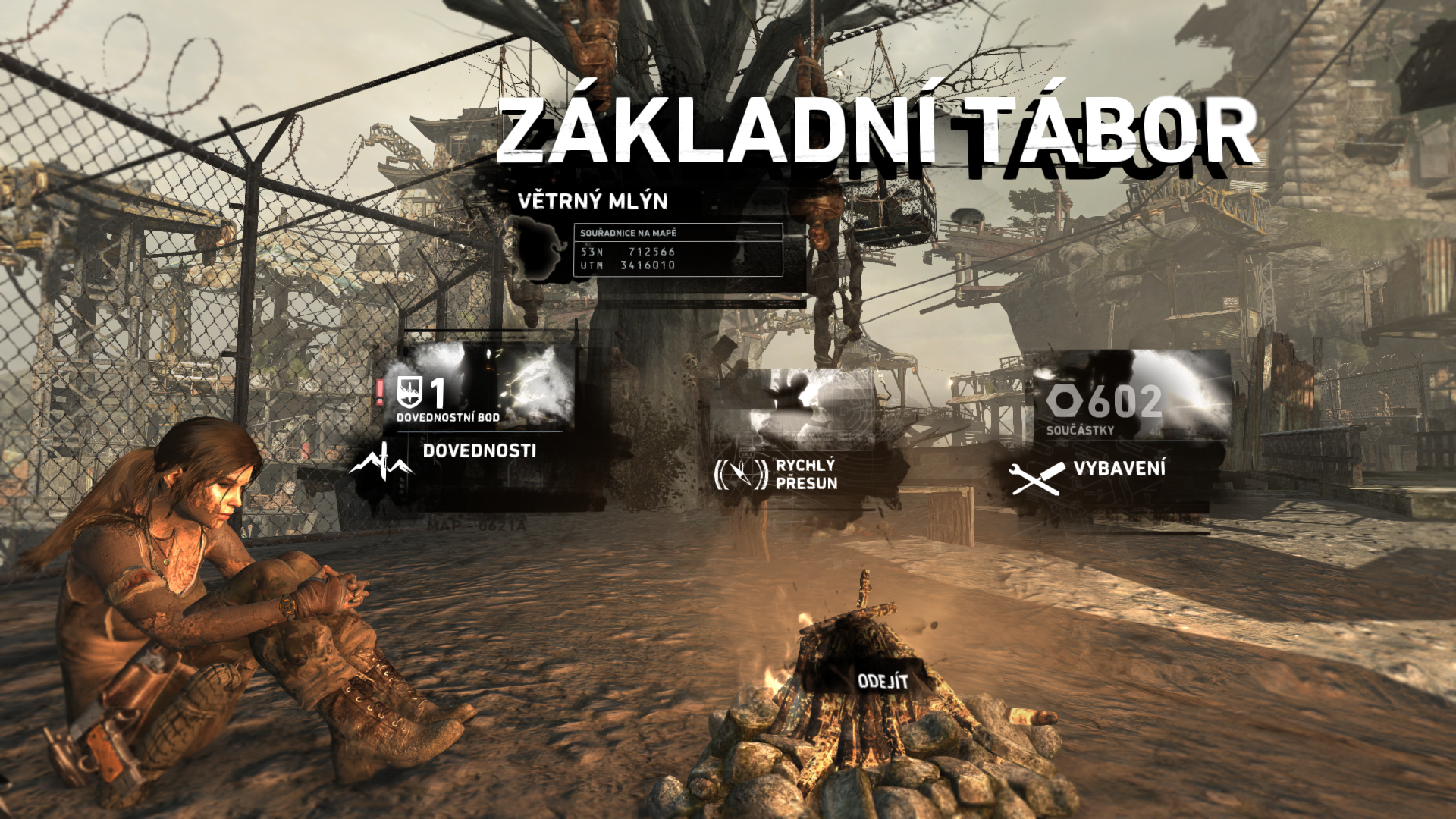This screenshot has width=1456, height=819.
Task: Open the Dovednosti skills menu
Action: click(479, 450)
